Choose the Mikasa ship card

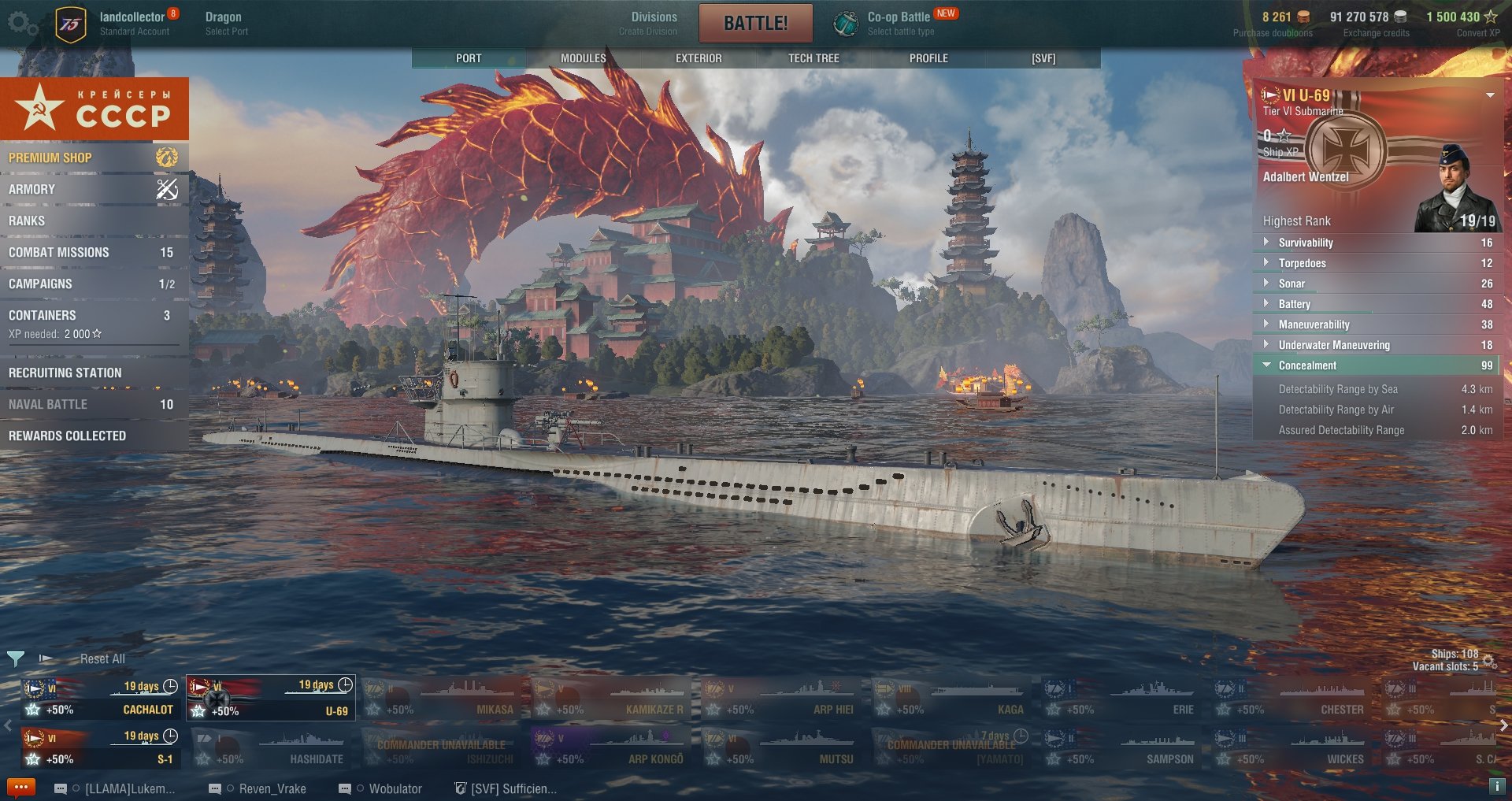[x=439, y=699]
